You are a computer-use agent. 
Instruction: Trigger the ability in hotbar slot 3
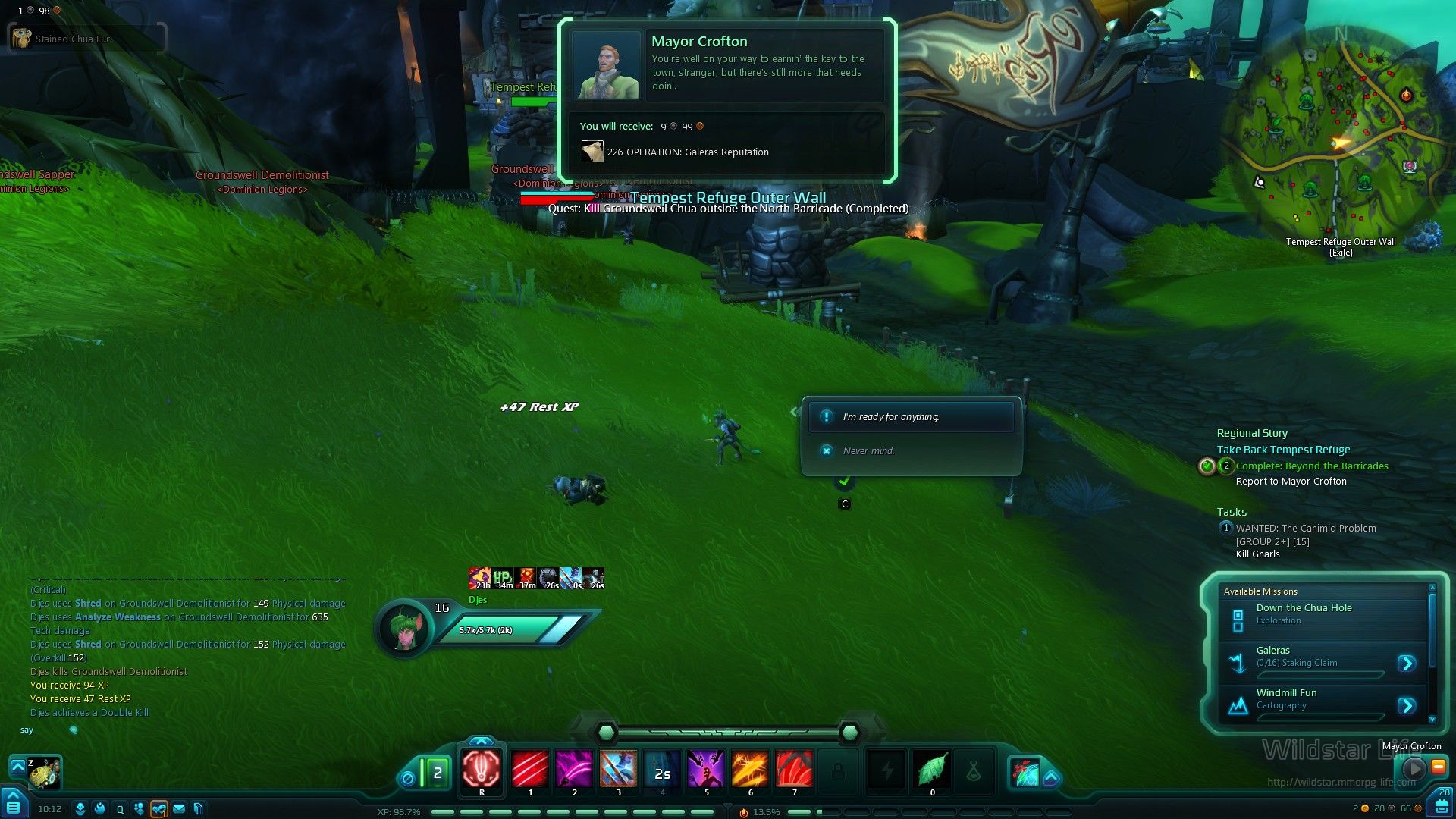tap(618, 769)
